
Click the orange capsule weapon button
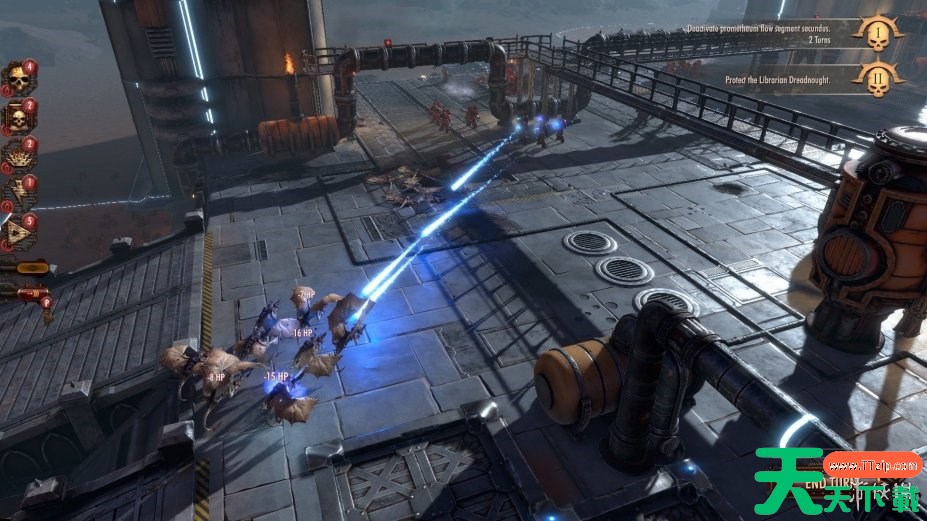coord(30,268)
